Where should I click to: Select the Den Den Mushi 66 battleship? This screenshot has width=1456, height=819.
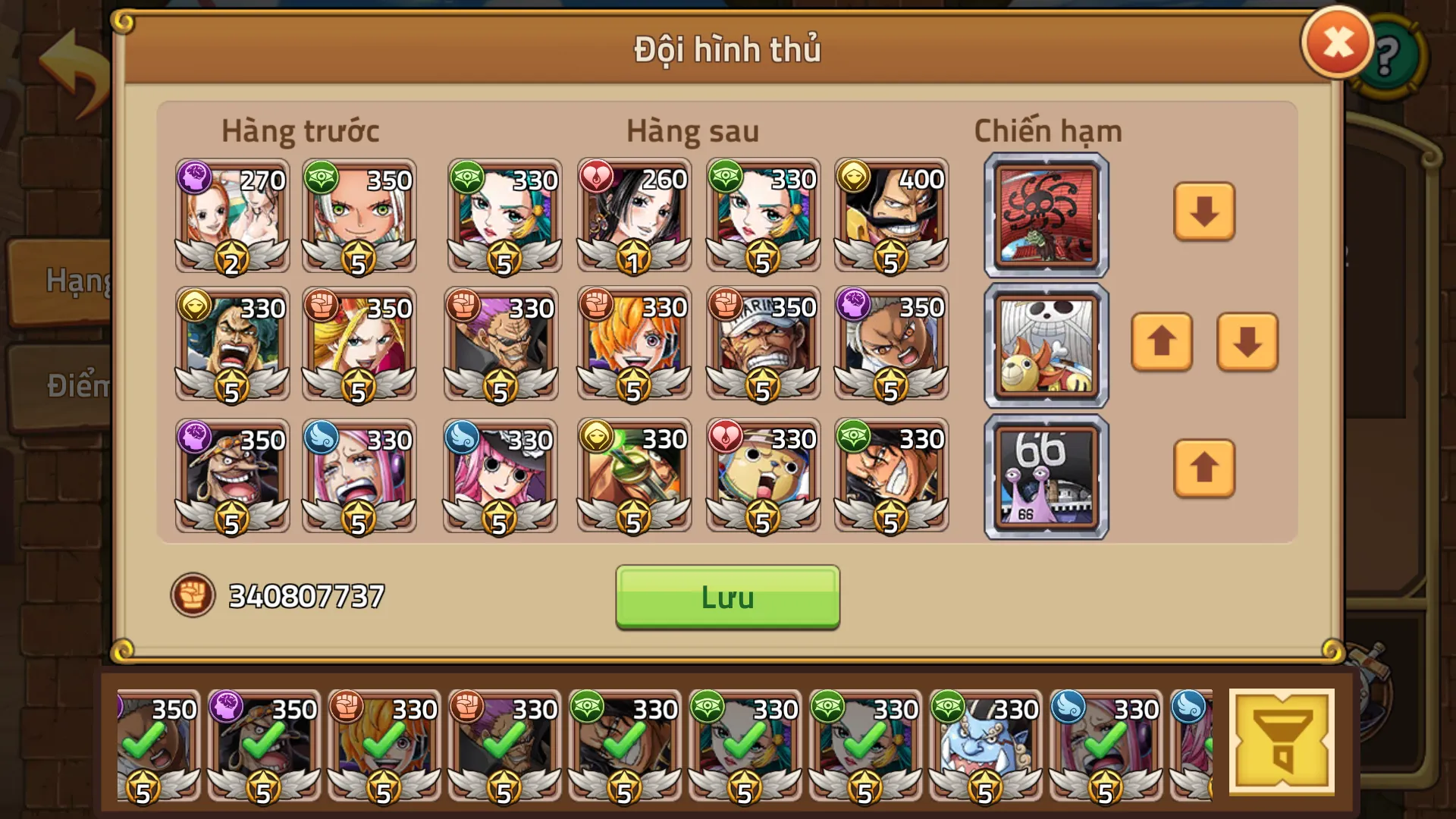1045,473
